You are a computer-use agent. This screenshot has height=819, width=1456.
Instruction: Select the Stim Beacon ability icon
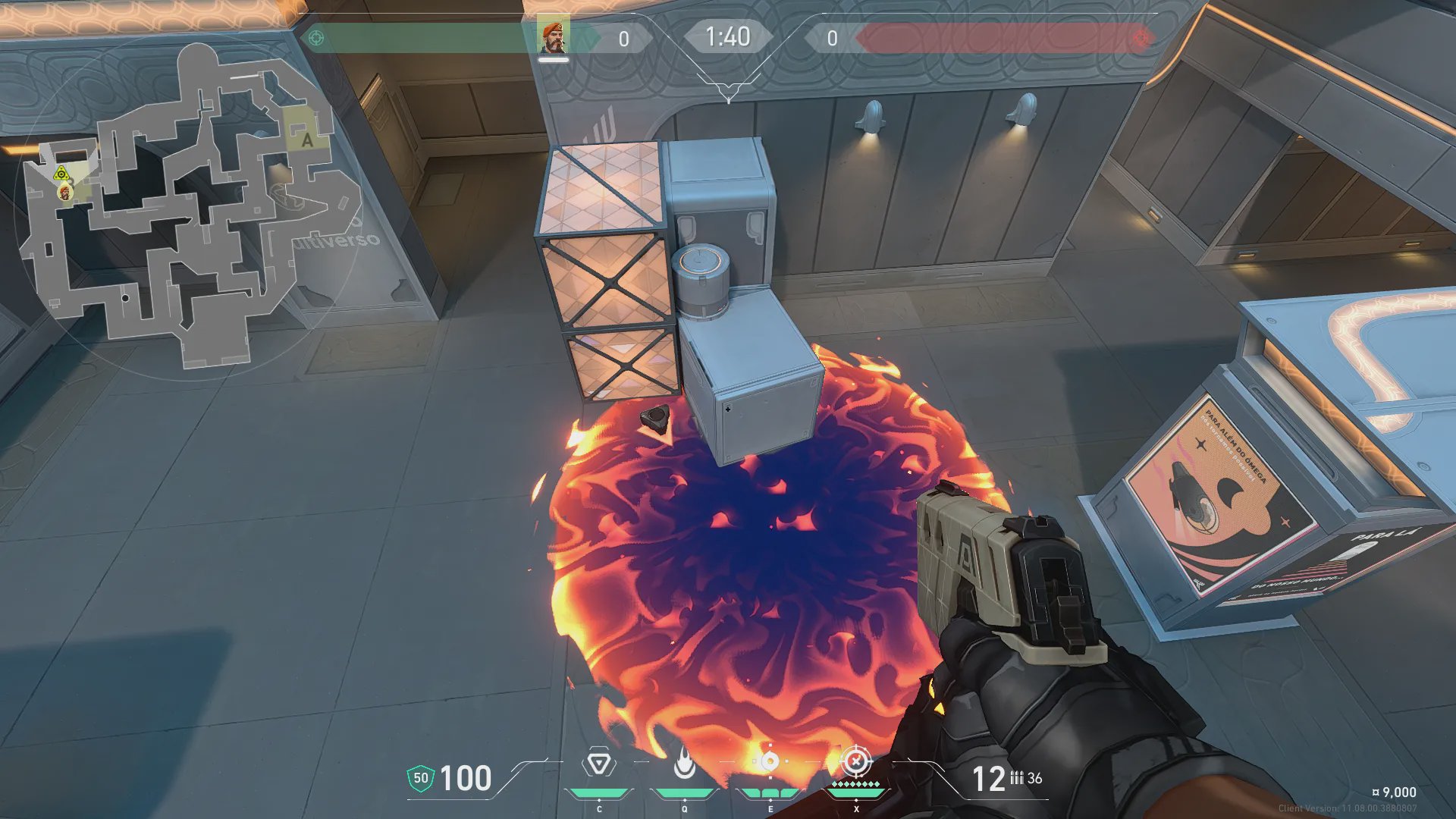pos(599,763)
